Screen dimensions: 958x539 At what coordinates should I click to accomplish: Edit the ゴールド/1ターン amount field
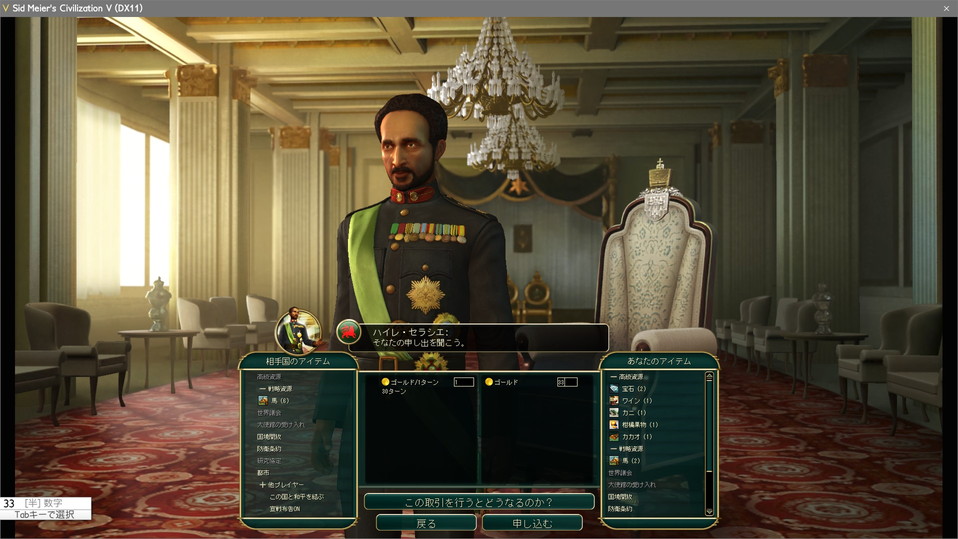[x=464, y=382]
